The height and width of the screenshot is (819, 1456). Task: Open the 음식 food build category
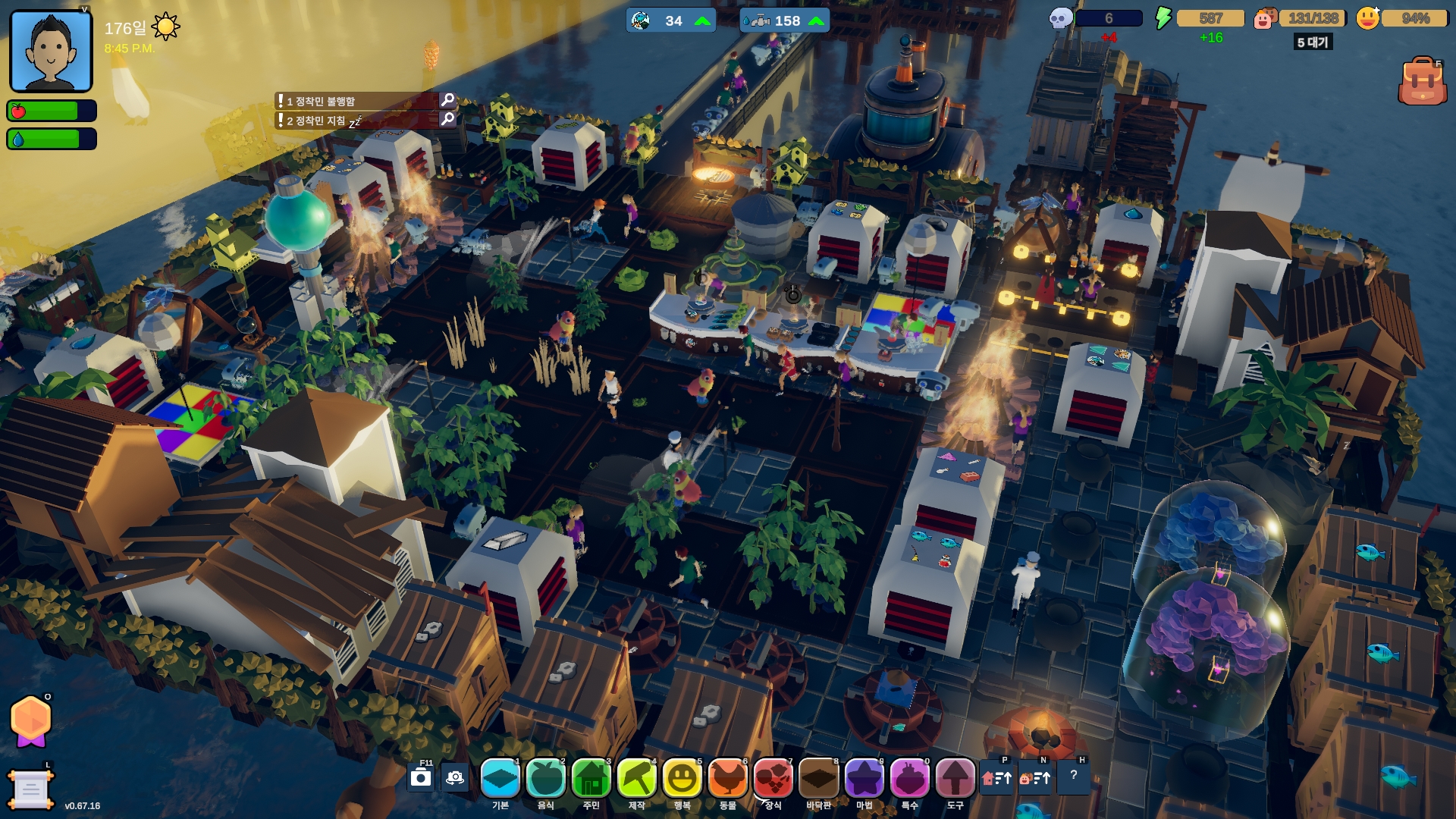click(x=546, y=779)
